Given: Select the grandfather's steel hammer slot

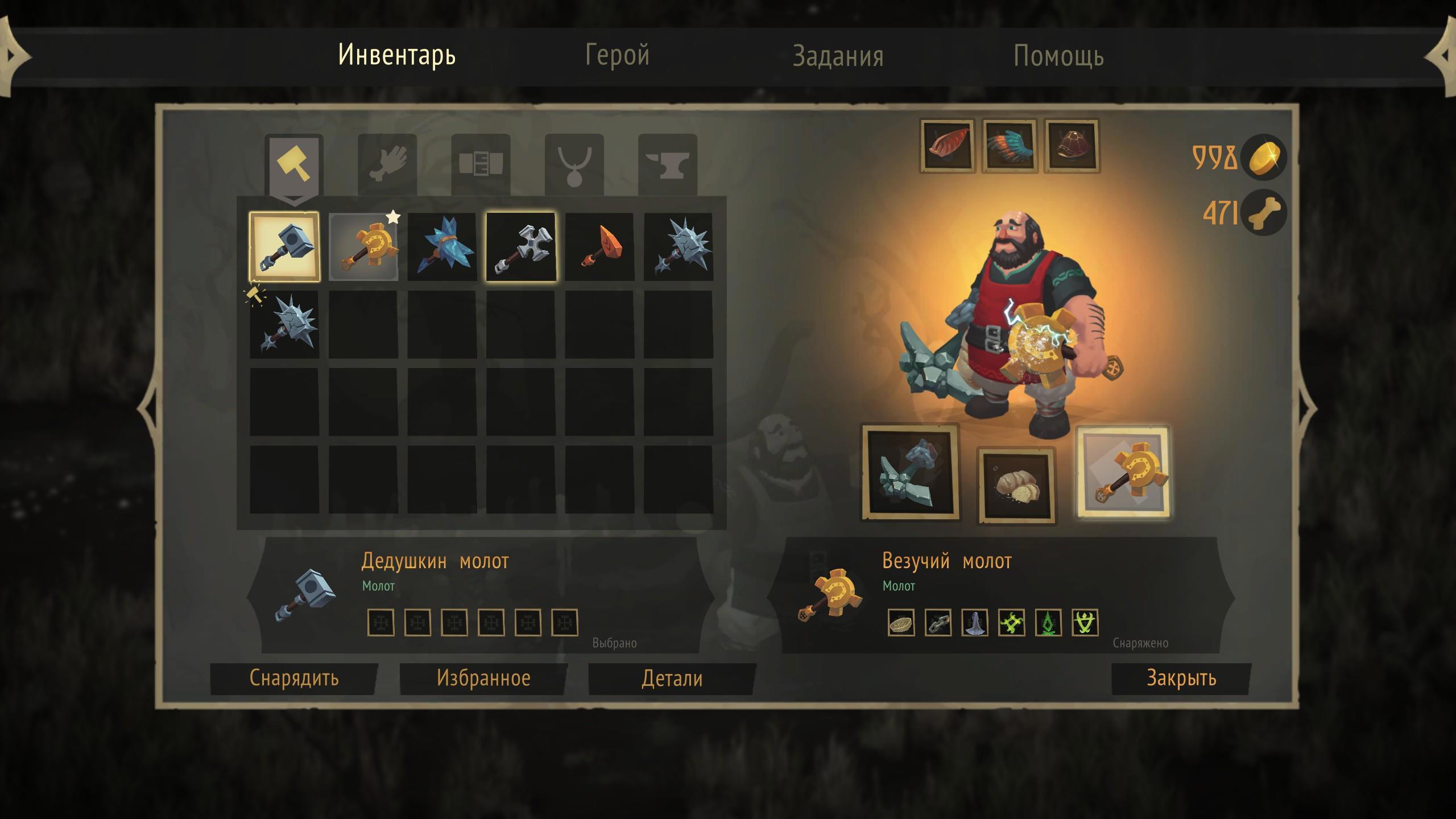Looking at the screenshot, I should click(284, 247).
